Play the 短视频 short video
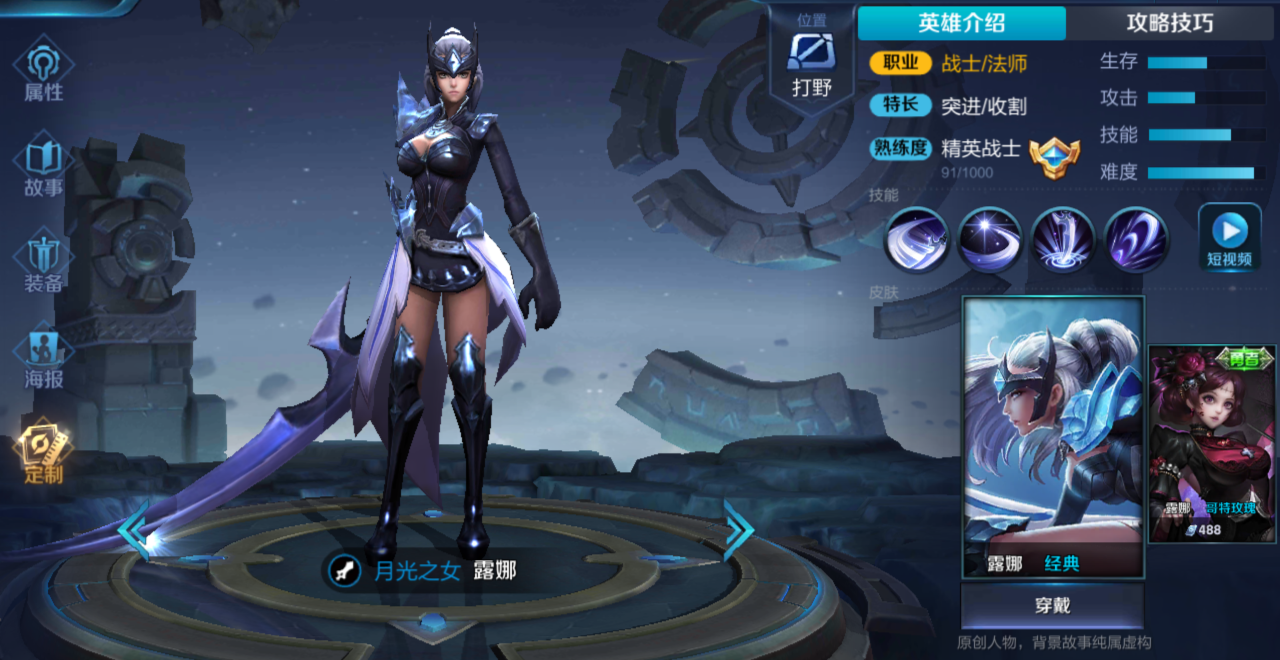Screen dimensions: 1280x660 click(x=1229, y=238)
